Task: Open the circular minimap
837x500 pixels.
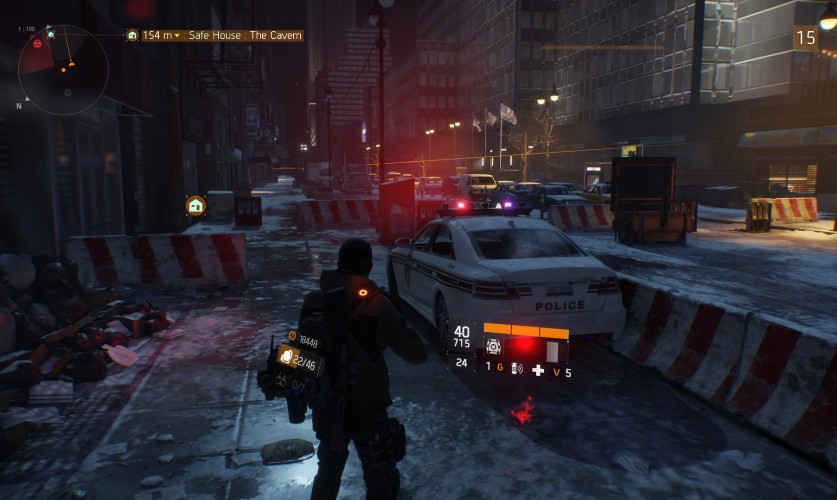Action: pyautogui.click(x=63, y=69)
